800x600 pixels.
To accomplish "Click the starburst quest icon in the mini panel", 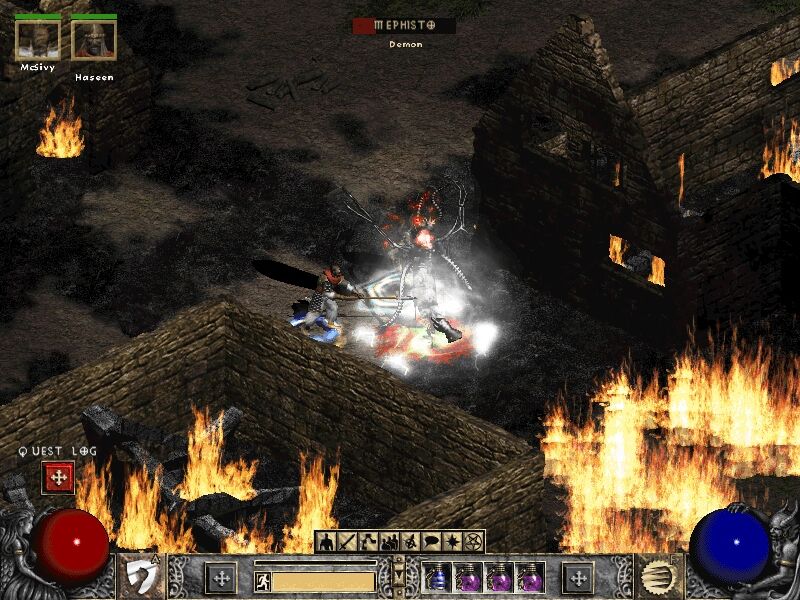I will [x=452, y=542].
